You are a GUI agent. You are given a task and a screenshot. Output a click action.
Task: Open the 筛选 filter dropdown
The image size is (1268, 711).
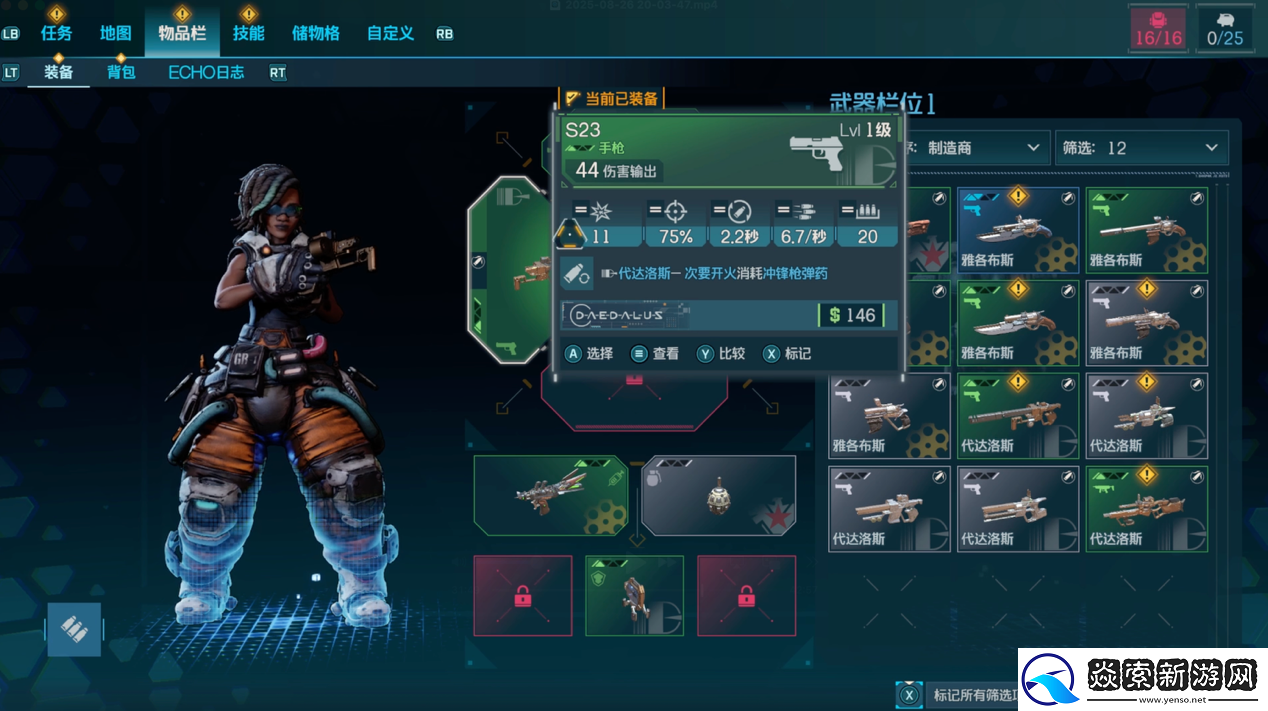point(1142,148)
